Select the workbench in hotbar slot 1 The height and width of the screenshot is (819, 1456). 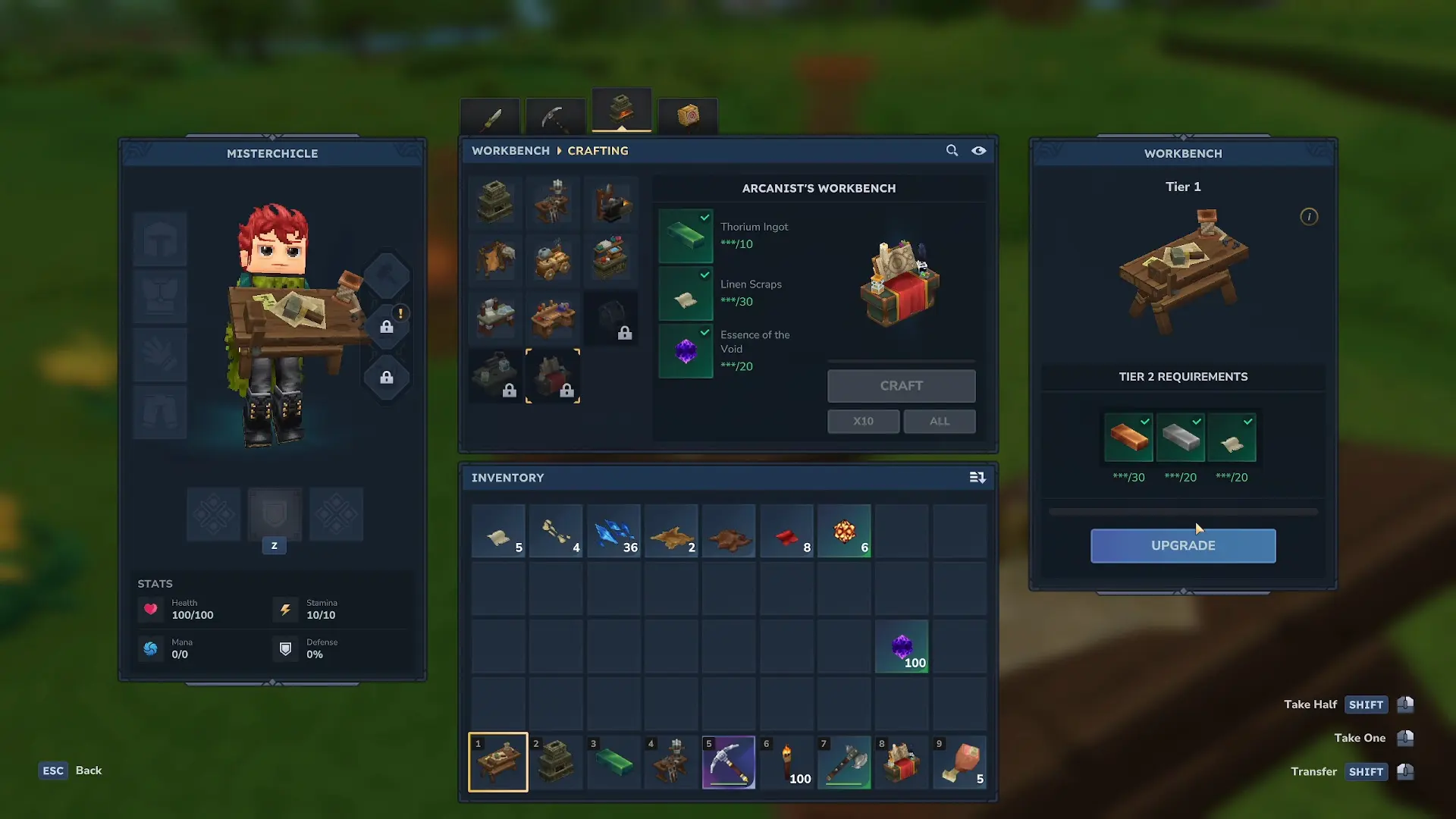(x=498, y=762)
